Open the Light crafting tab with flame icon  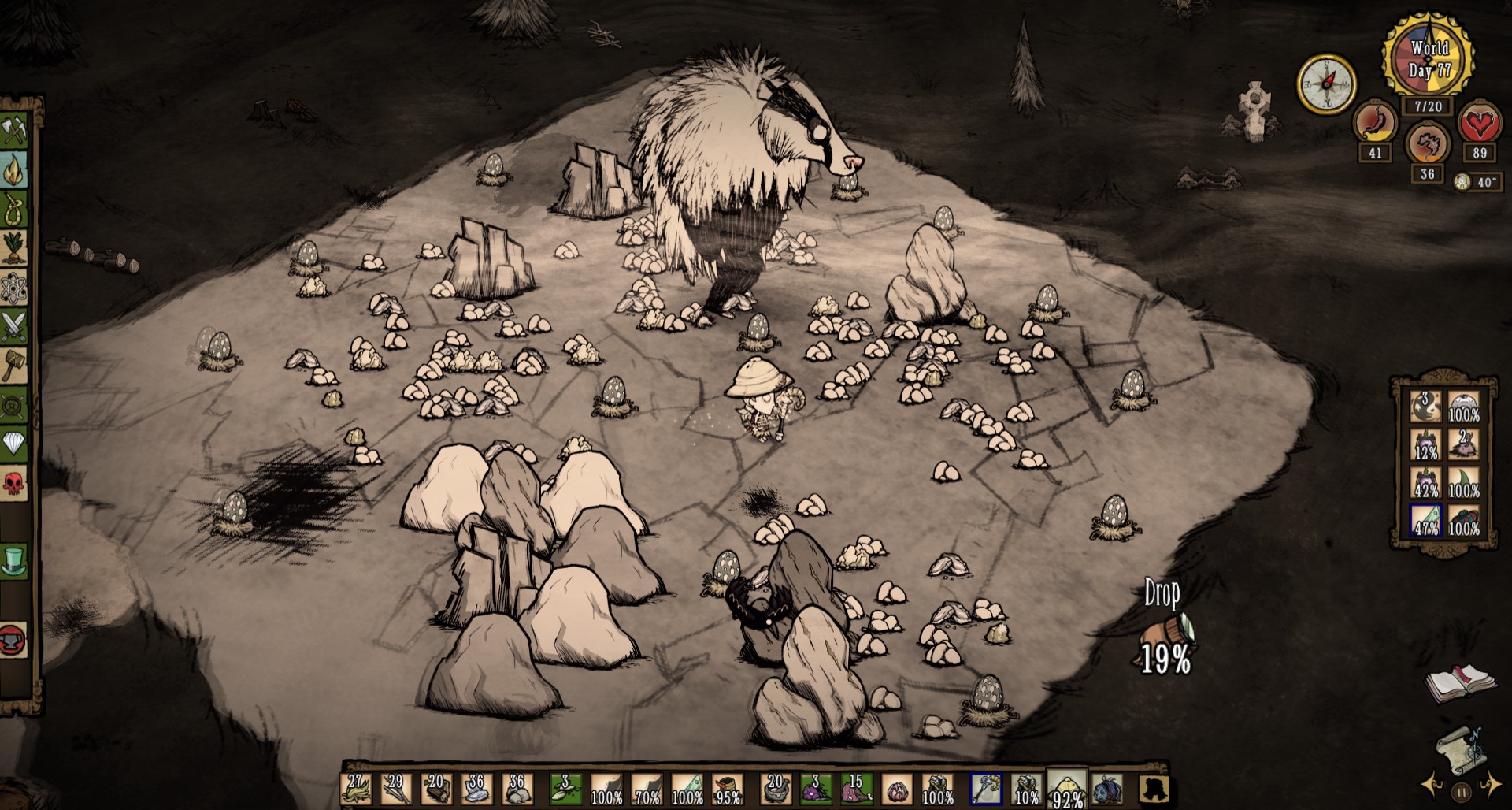[14, 169]
